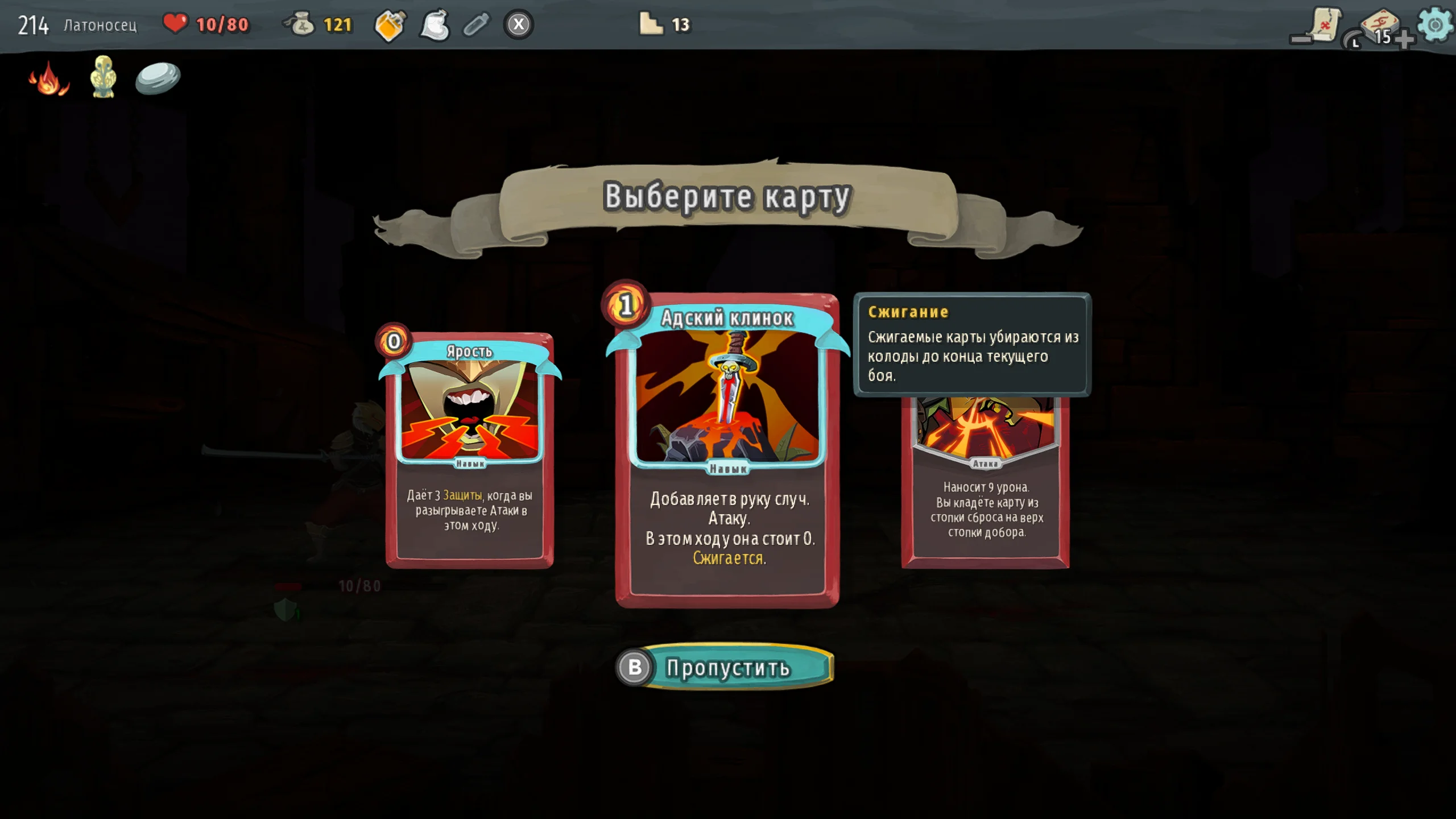Inspect the smooth grey stone relic
Image resolution: width=1456 pixels, height=819 pixels.
158,78
